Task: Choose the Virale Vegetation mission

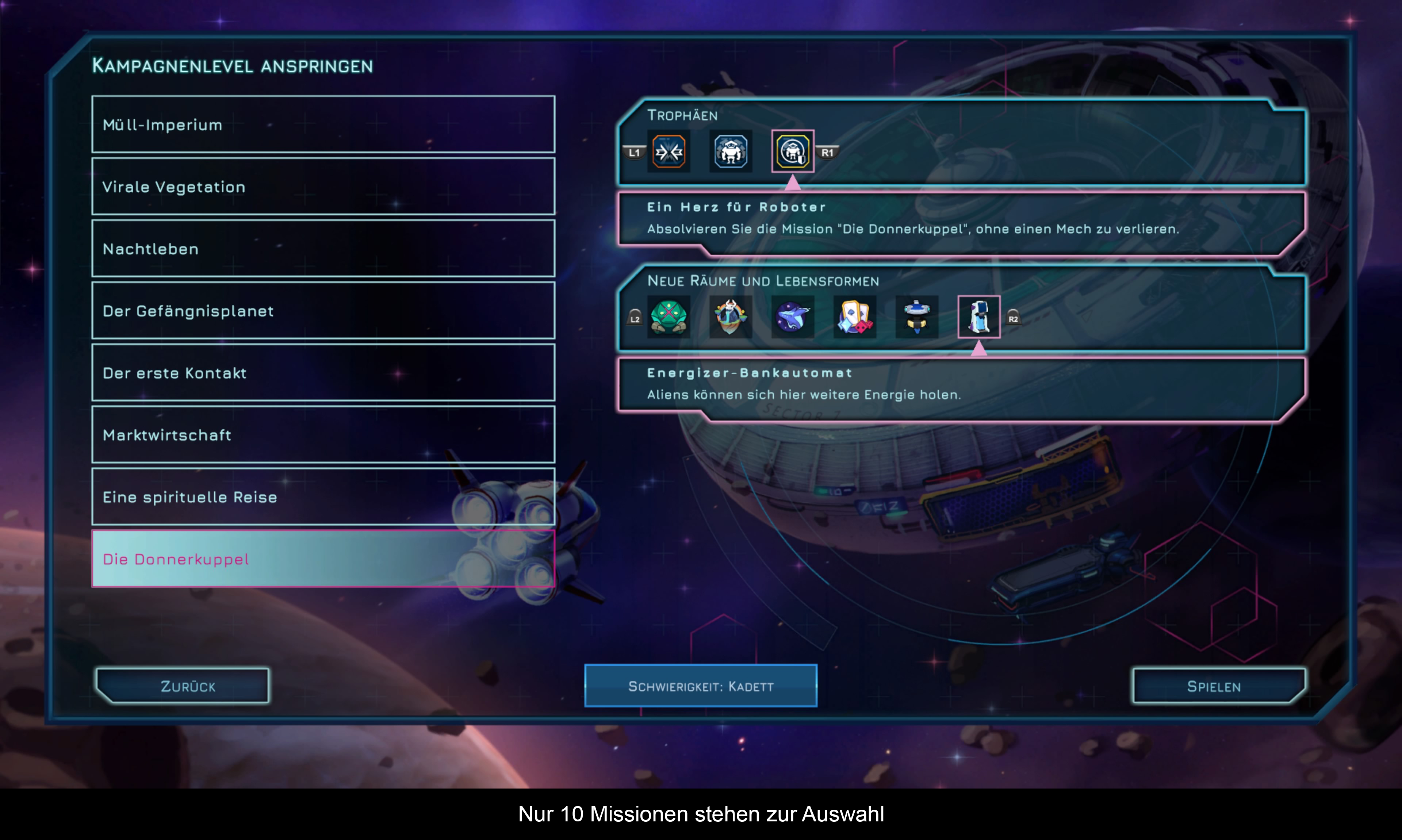Action: (x=323, y=186)
